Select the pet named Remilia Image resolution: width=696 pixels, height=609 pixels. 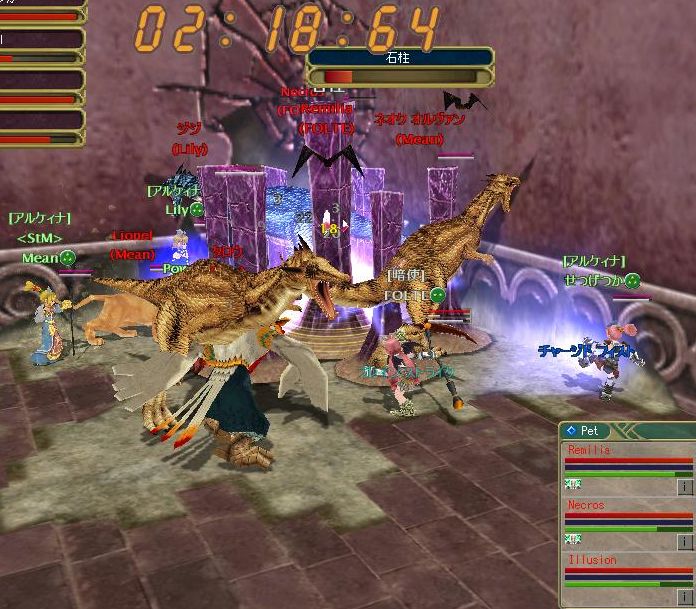pyautogui.click(x=590, y=451)
